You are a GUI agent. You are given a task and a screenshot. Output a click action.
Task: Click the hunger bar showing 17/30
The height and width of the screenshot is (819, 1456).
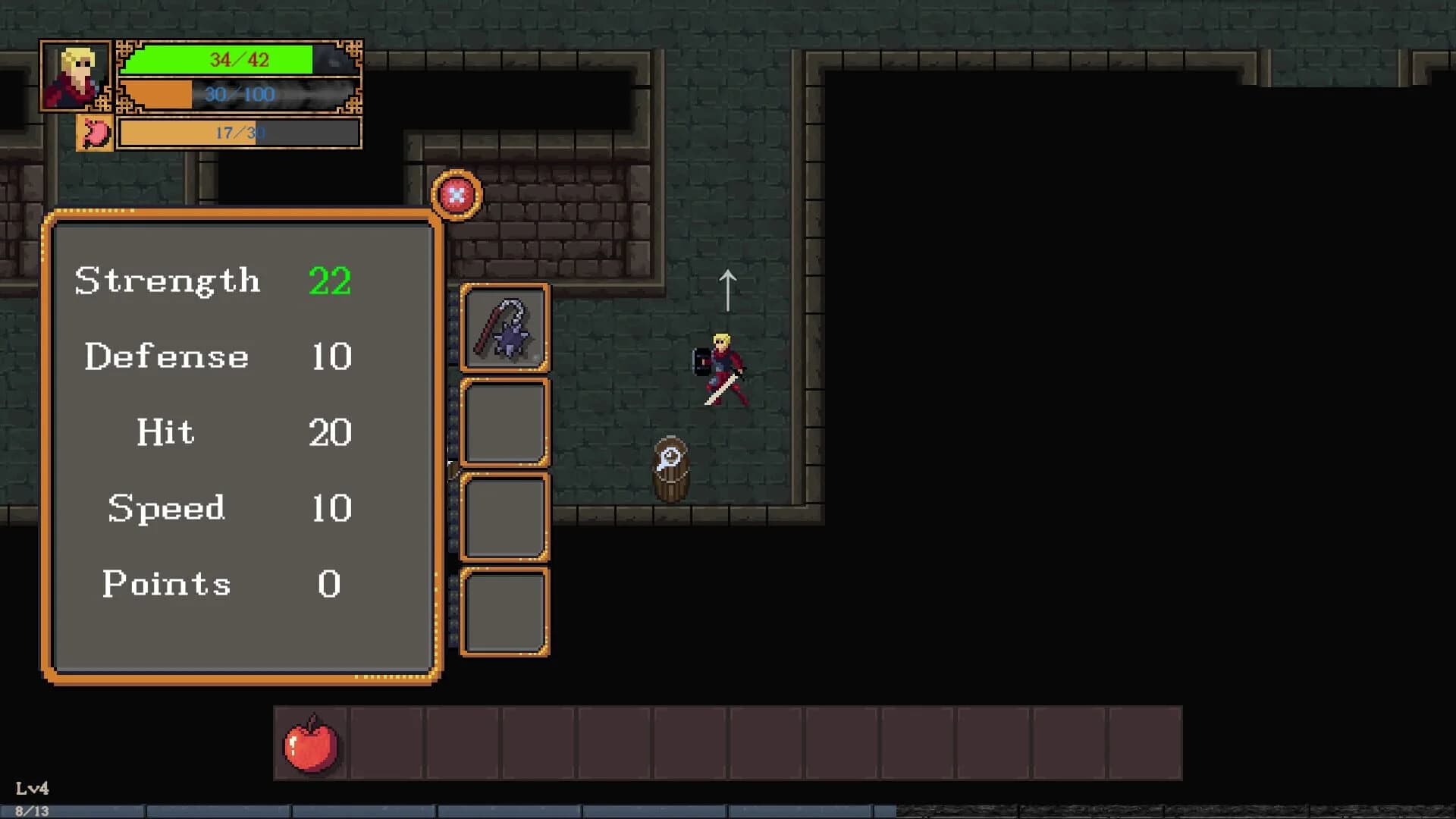[239, 132]
